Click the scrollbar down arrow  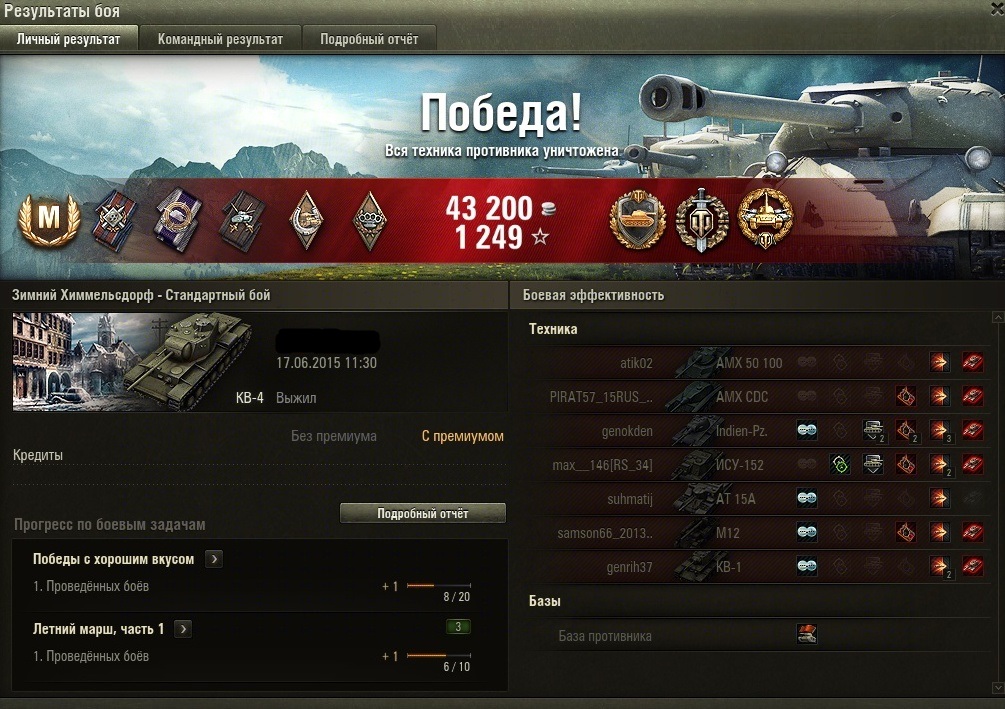click(996, 687)
